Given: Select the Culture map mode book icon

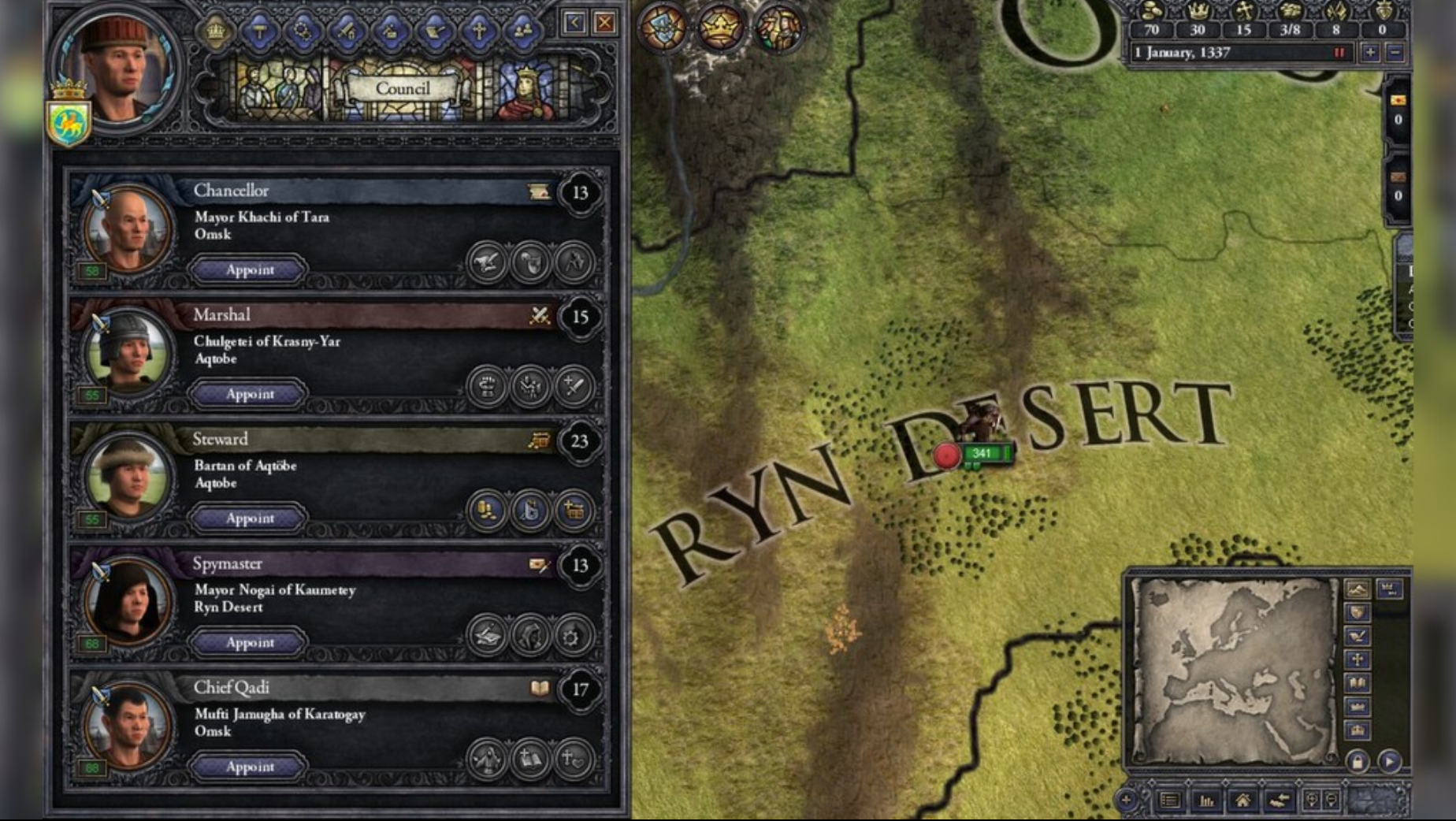Looking at the screenshot, I should pos(1358,682).
